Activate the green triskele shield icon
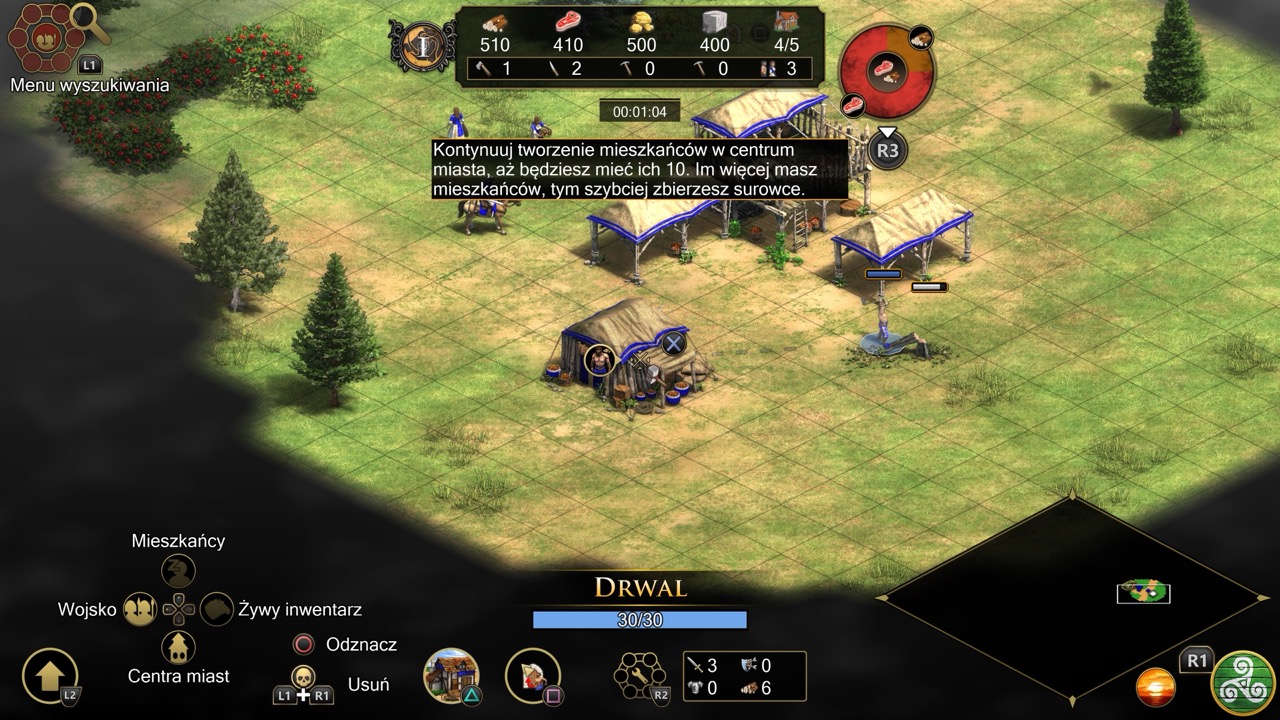This screenshot has width=1280, height=720. [x=1243, y=683]
